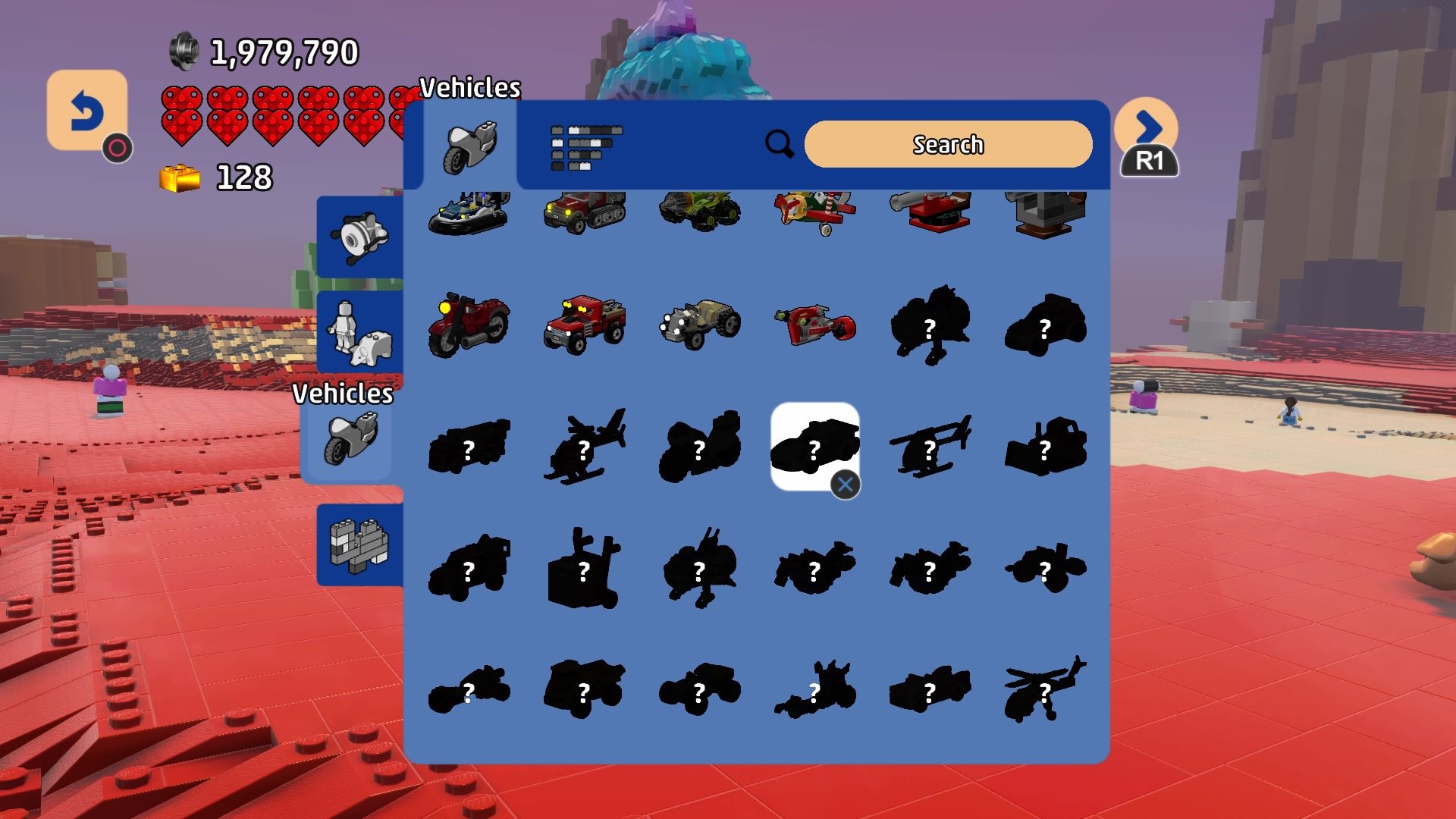The image size is (1456, 819).
Task: Select the red fire truck vehicle
Action: pyautogui.click(x=584, y=326)
